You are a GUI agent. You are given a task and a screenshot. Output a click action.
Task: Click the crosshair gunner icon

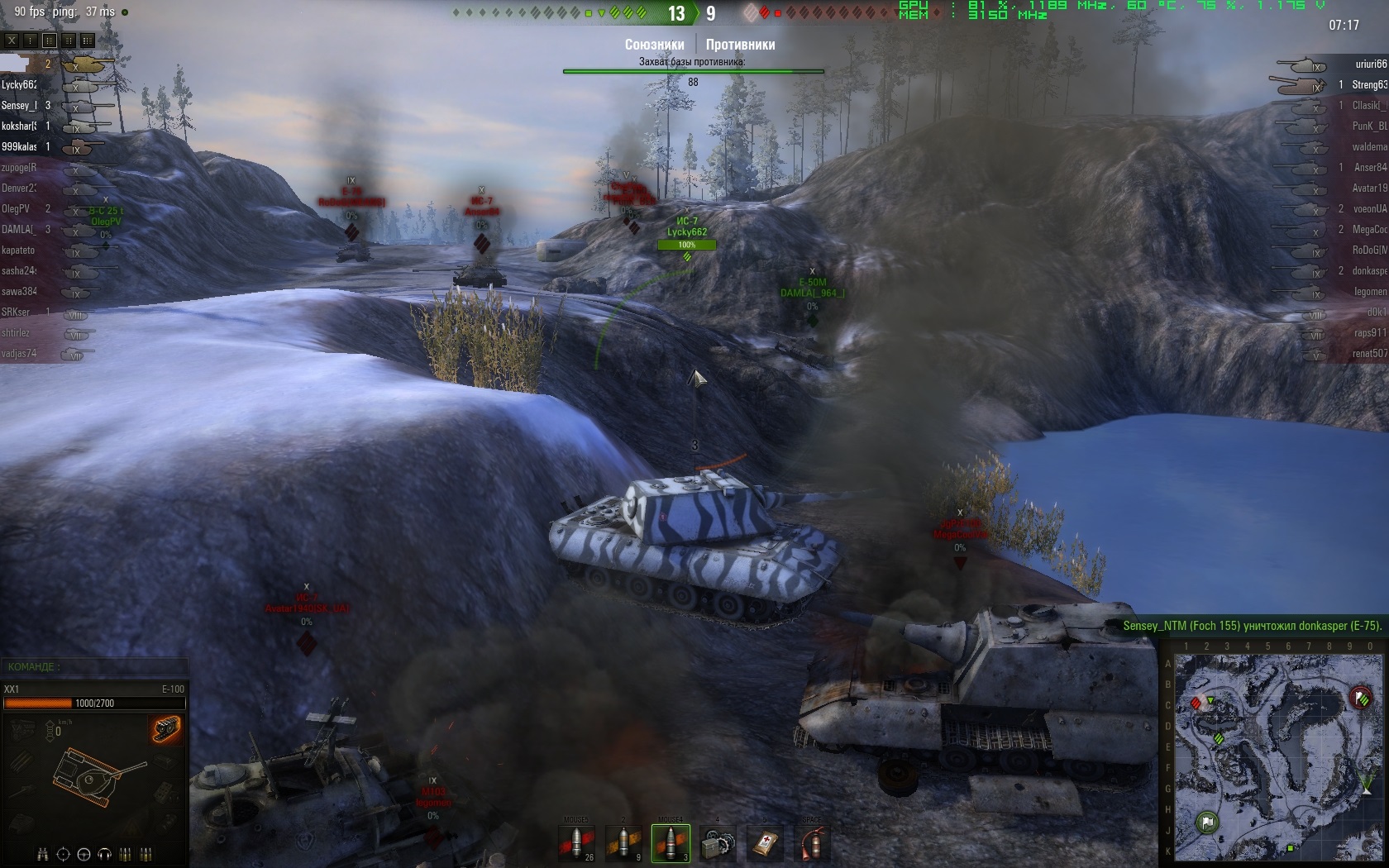pyautogui.click(x=63, y=854)
